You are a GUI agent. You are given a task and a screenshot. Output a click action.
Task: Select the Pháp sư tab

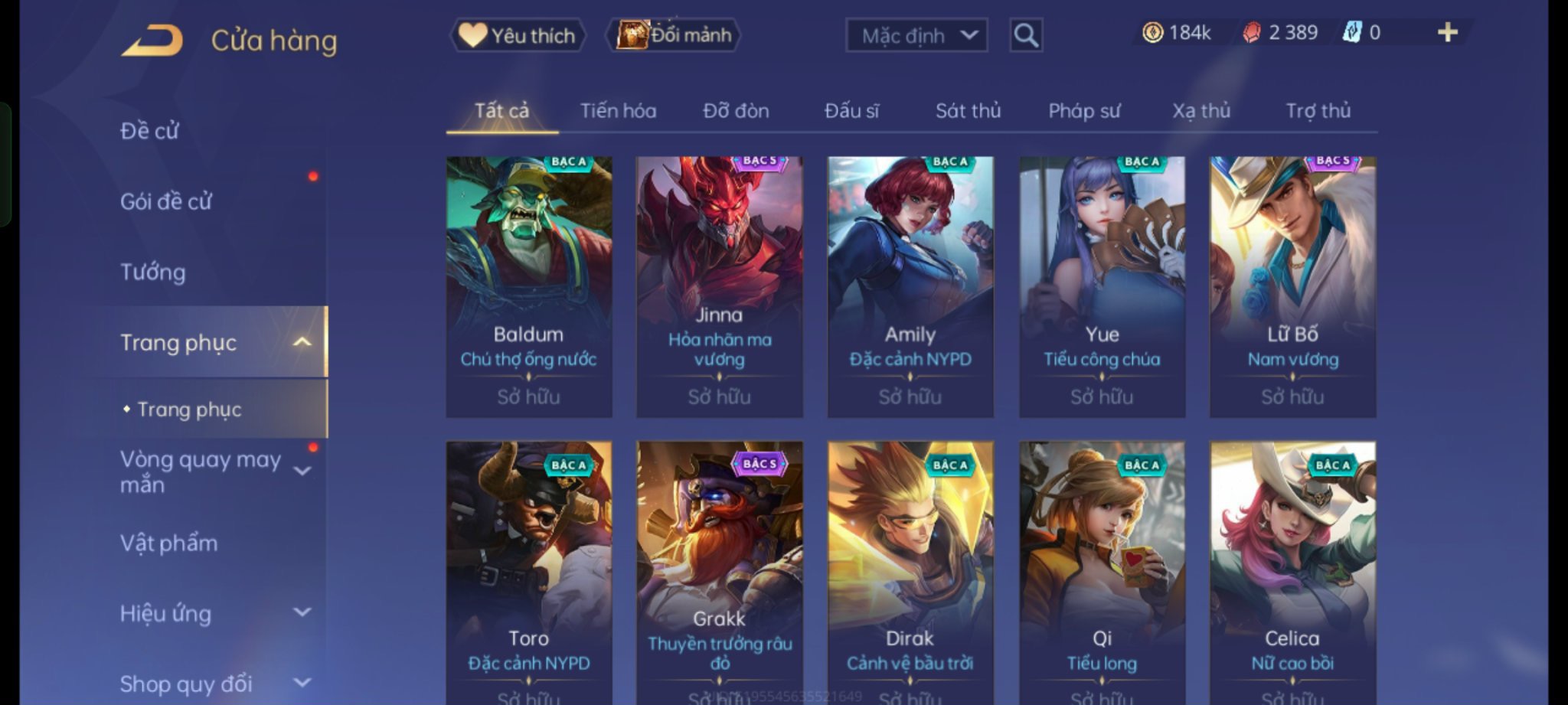tap(1083, 111)
